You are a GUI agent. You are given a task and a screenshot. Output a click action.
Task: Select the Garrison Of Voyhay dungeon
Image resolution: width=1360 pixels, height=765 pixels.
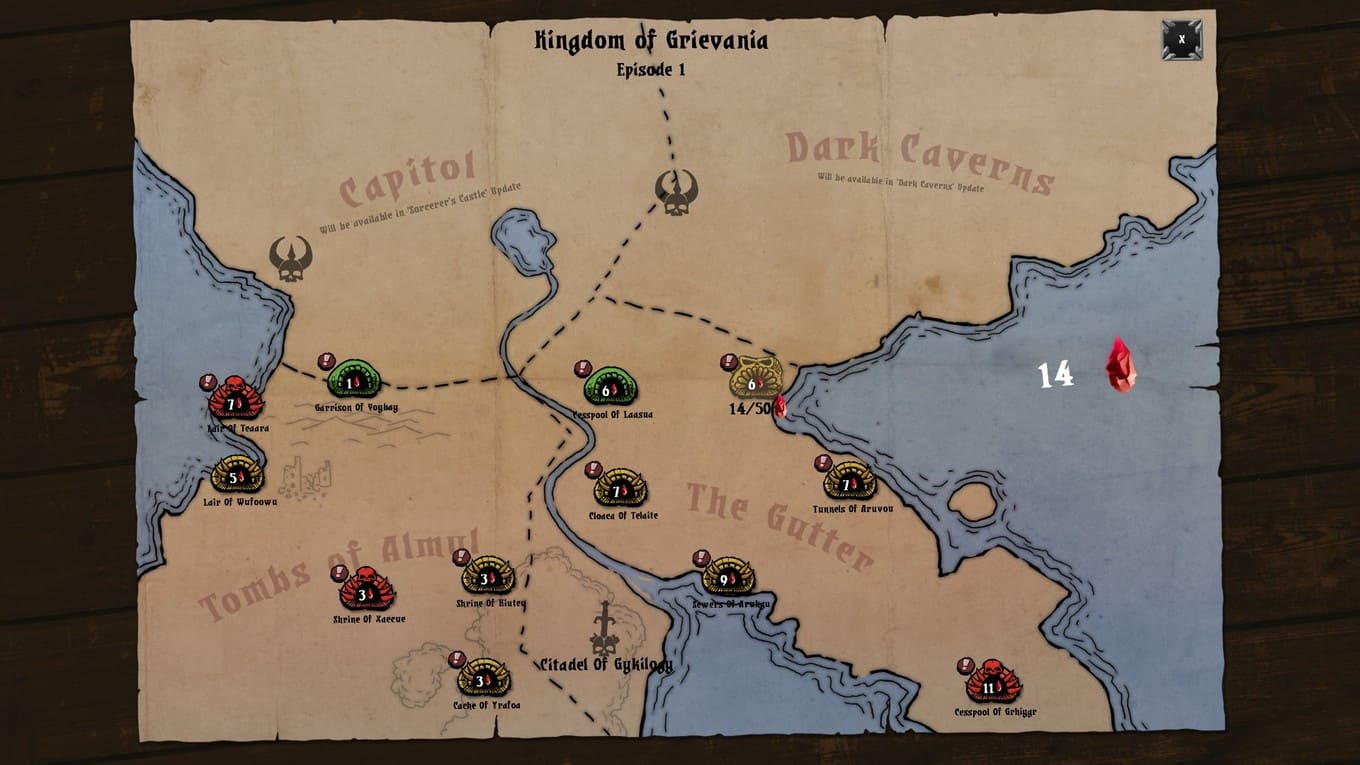pyautogui.click(x=354, y=381)
